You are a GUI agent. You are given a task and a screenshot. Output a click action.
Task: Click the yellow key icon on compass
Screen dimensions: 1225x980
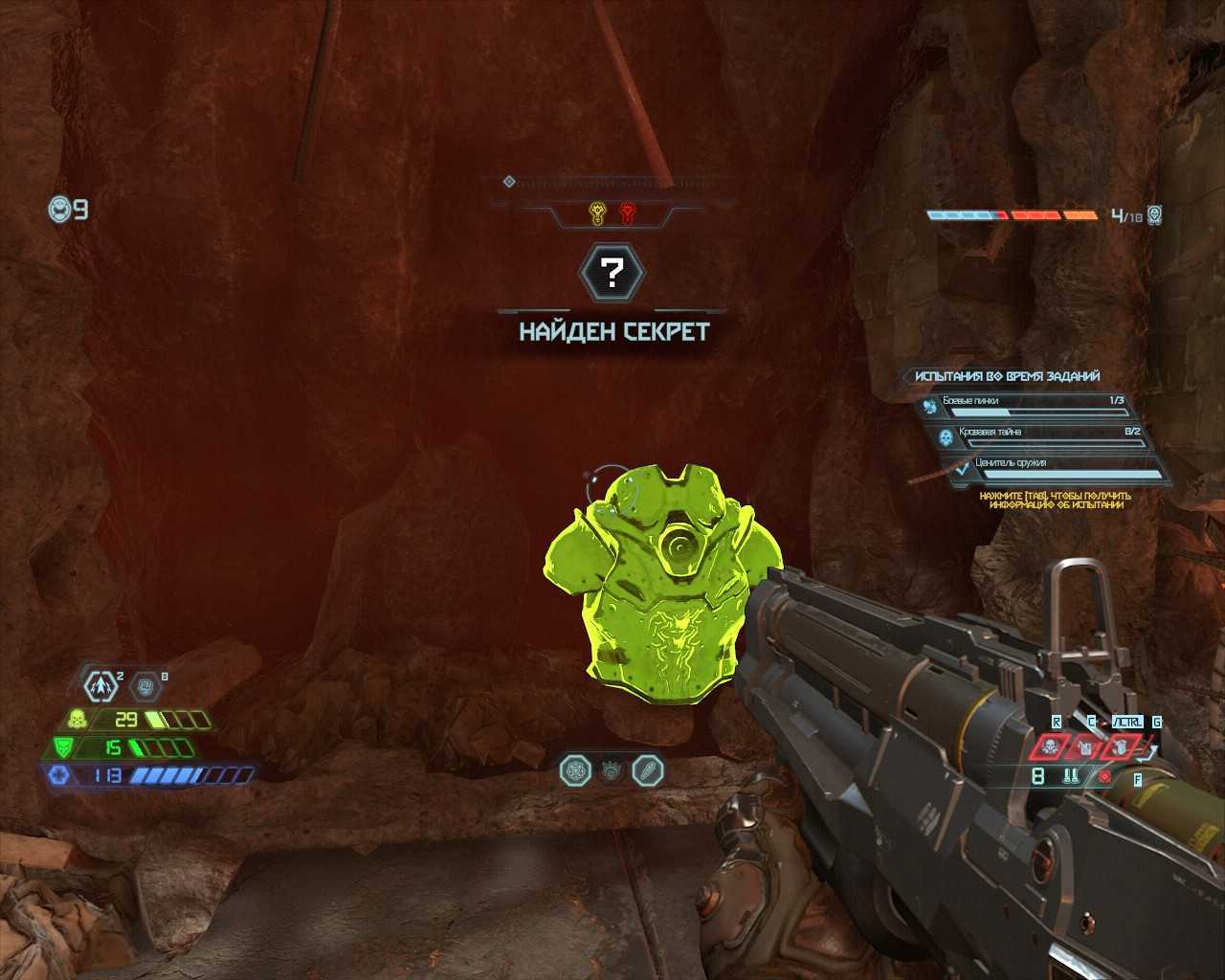click(597, 212)
